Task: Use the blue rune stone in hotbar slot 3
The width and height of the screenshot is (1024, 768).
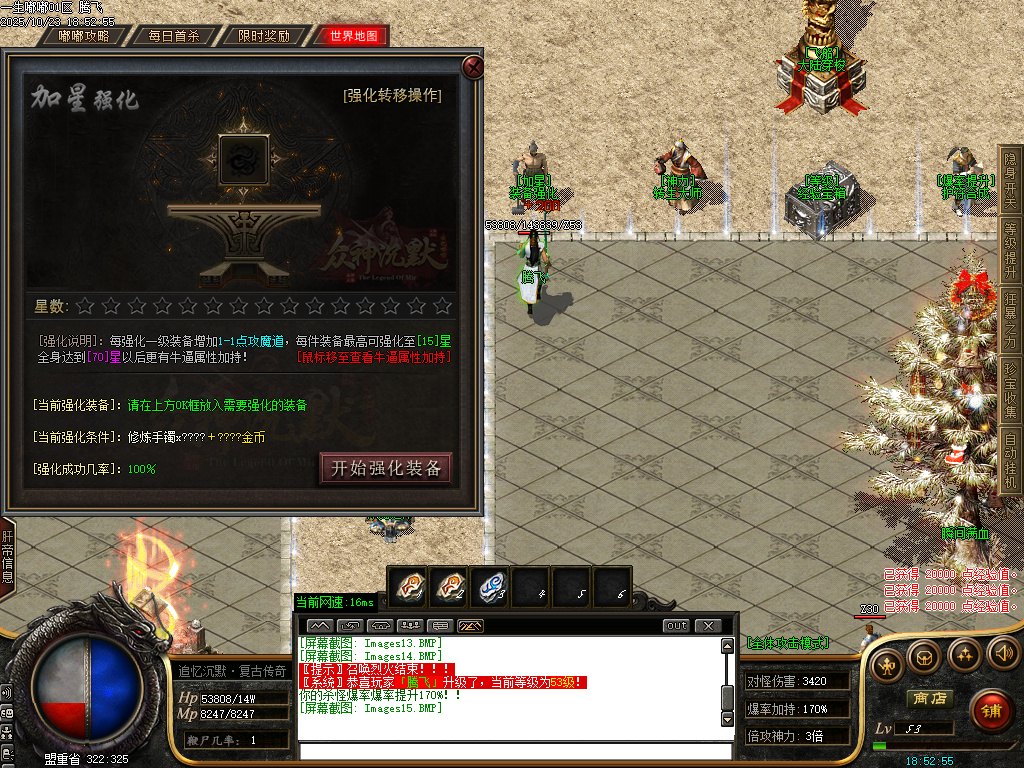Action: 492,586
